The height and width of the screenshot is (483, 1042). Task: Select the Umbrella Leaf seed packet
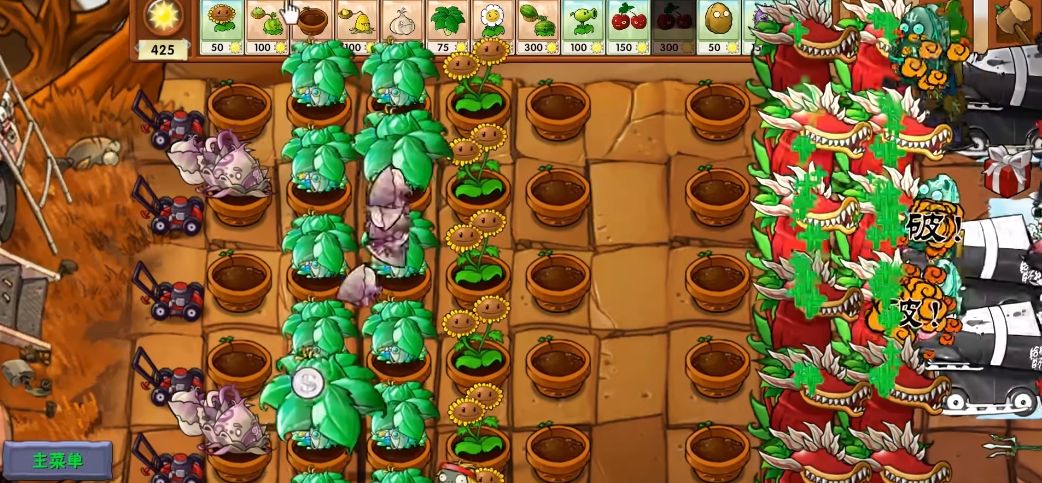coord(447,26)
